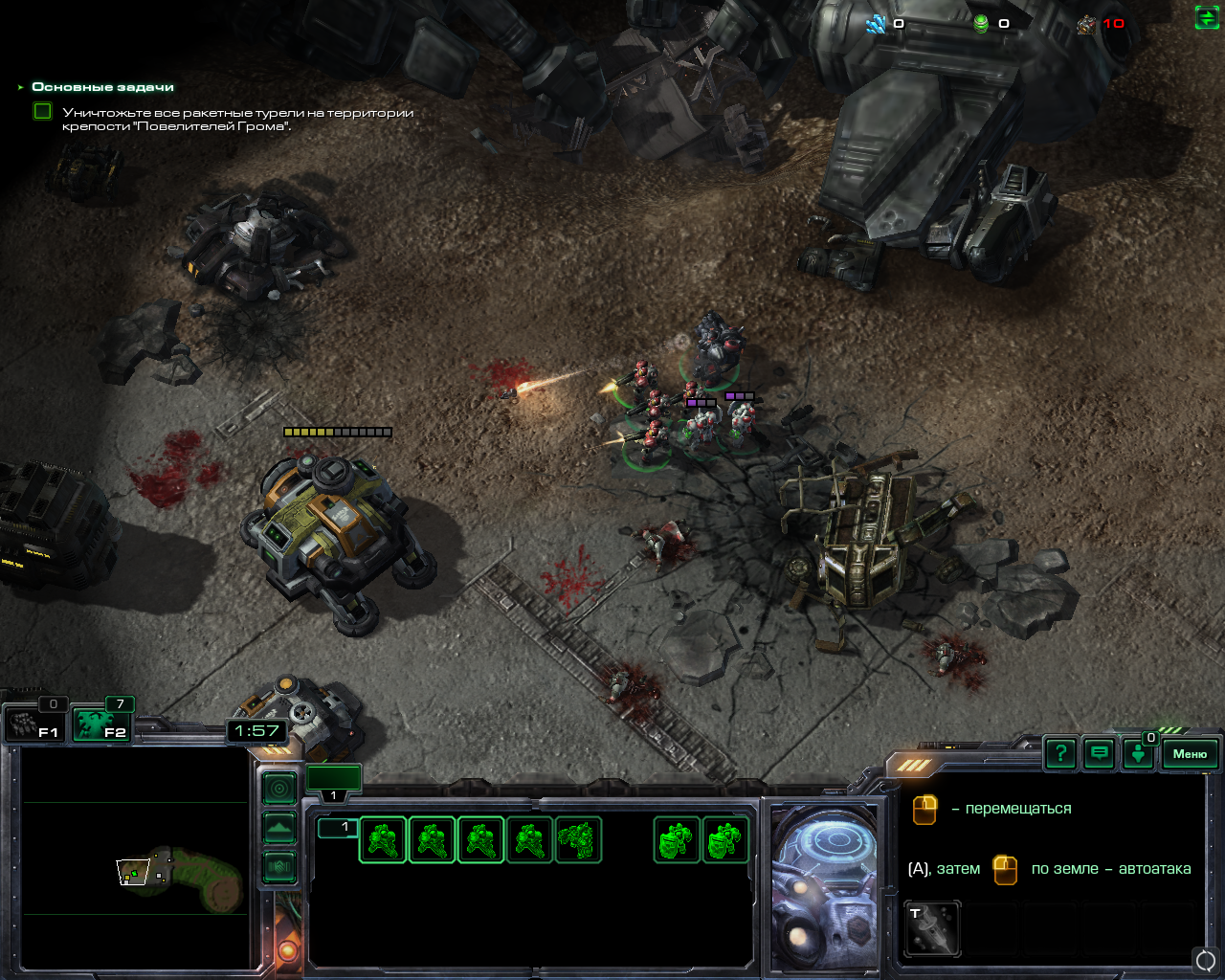Image resolution: width=1225 pixels, height=980 pixels.
Task: Open the help question mark button
Action: point(1060,754)
